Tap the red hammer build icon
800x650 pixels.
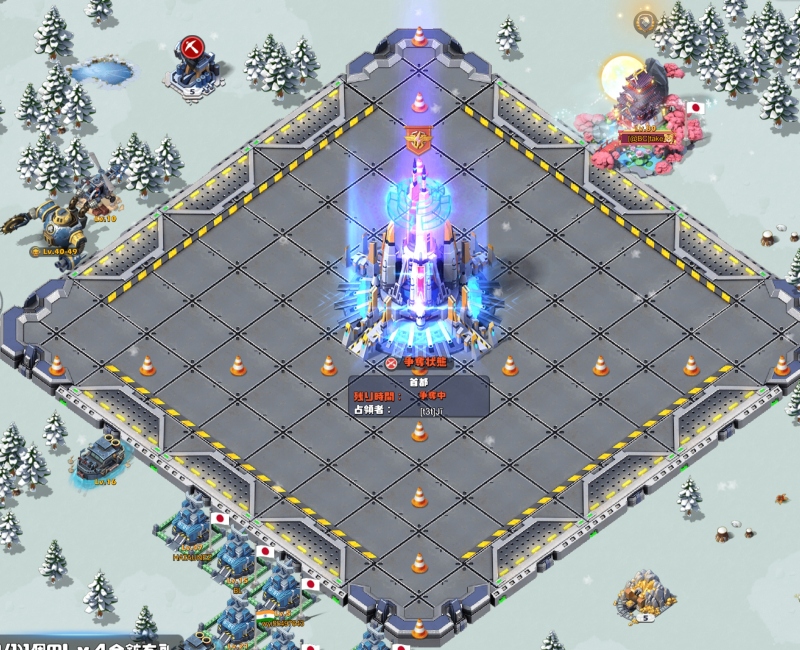tap(191, 48)
